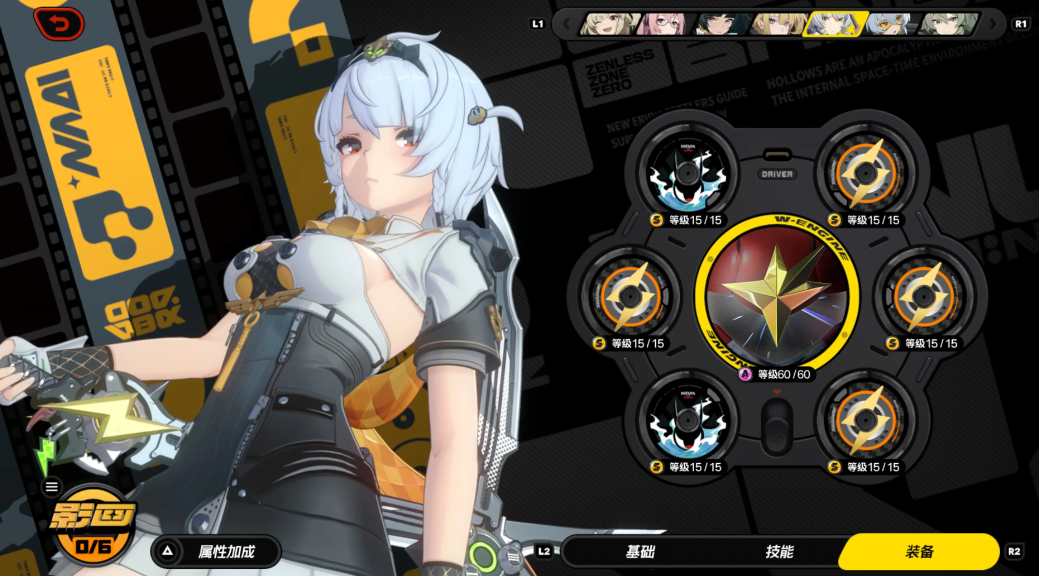Choose the pink-haired character with glasses
This screenshot has height=576, width=1039.
click(661, 23)
